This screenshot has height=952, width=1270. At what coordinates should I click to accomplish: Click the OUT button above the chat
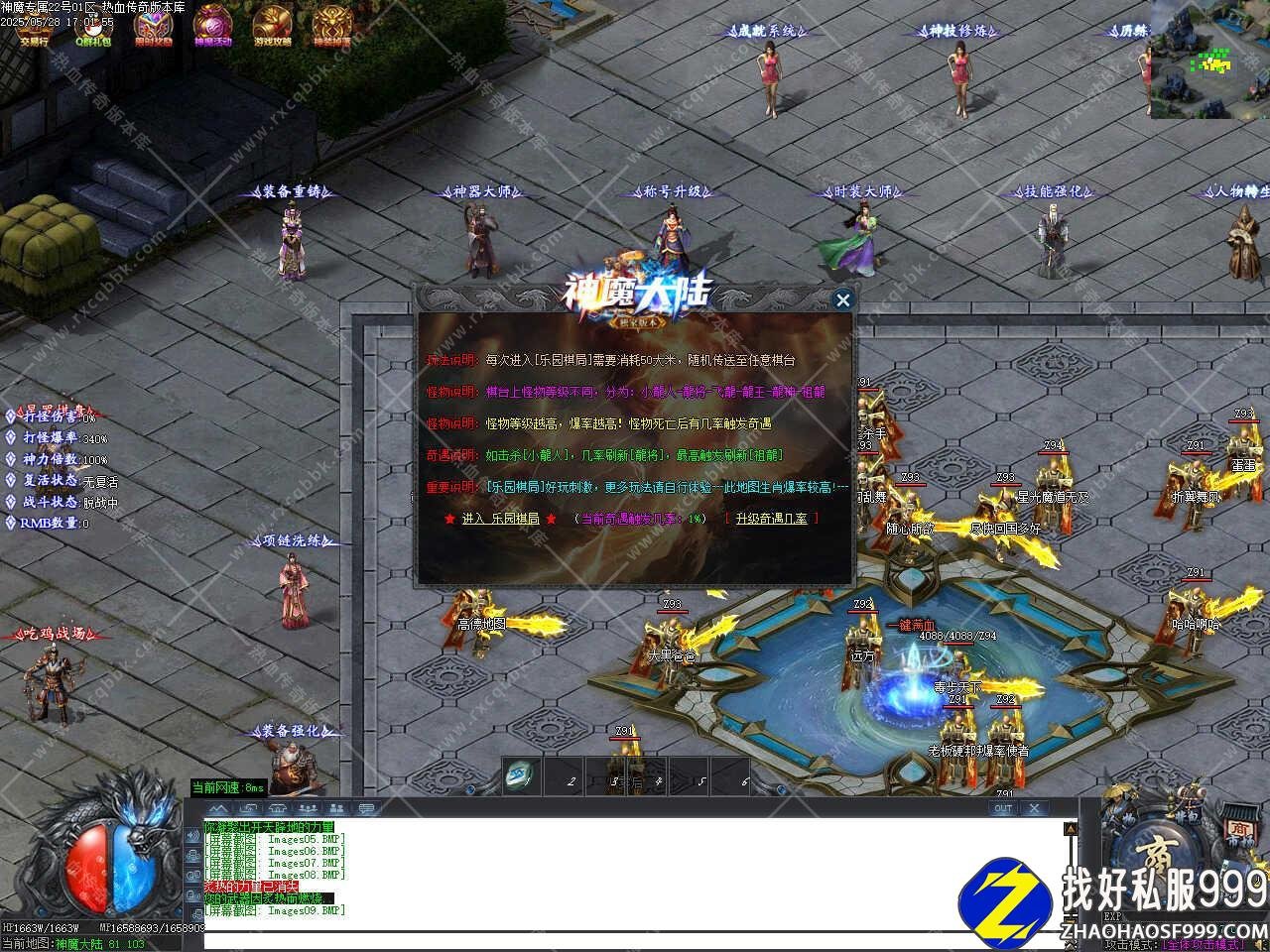(1003, 808)
